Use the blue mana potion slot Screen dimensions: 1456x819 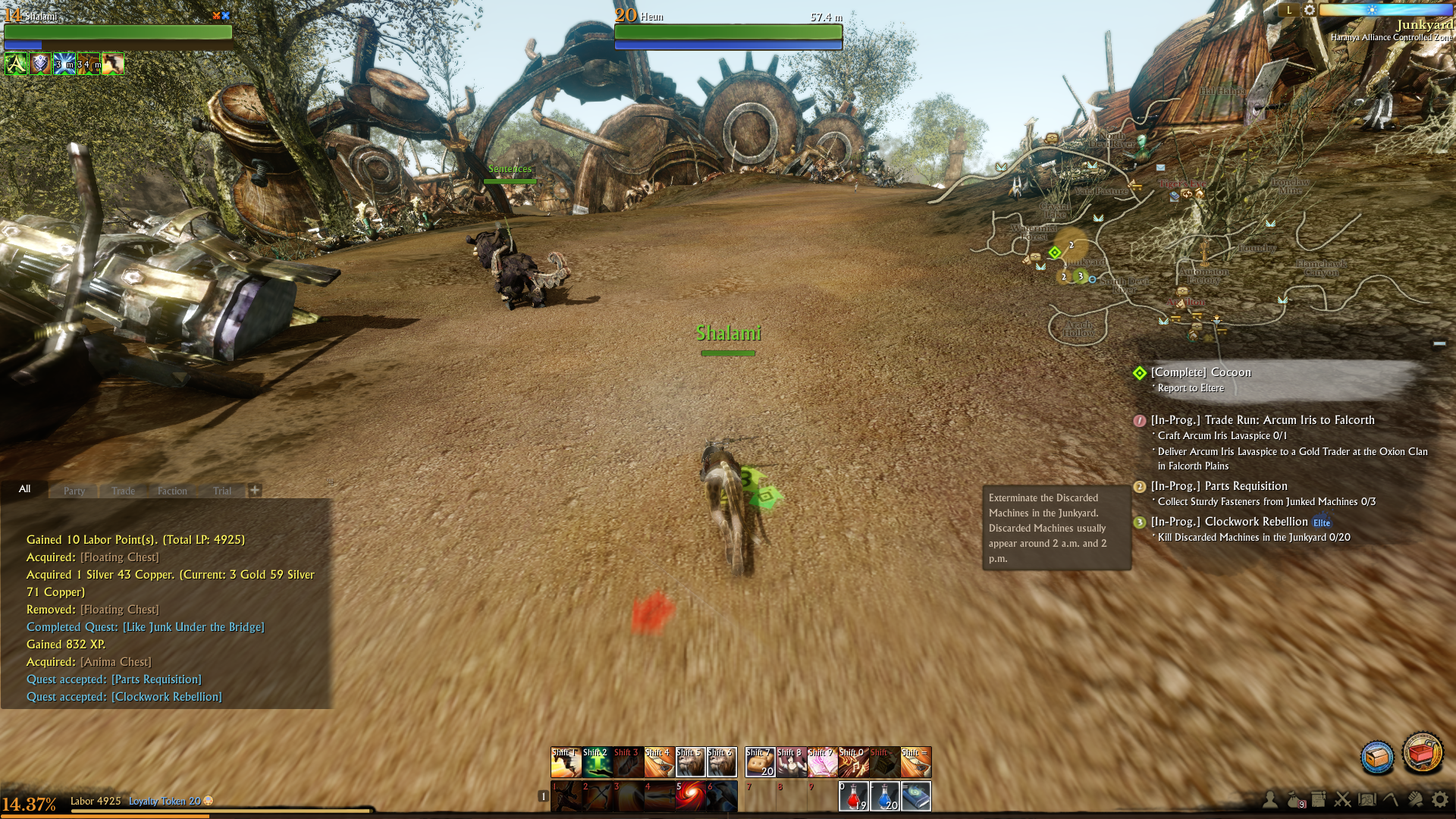click(x=884, y=796)
